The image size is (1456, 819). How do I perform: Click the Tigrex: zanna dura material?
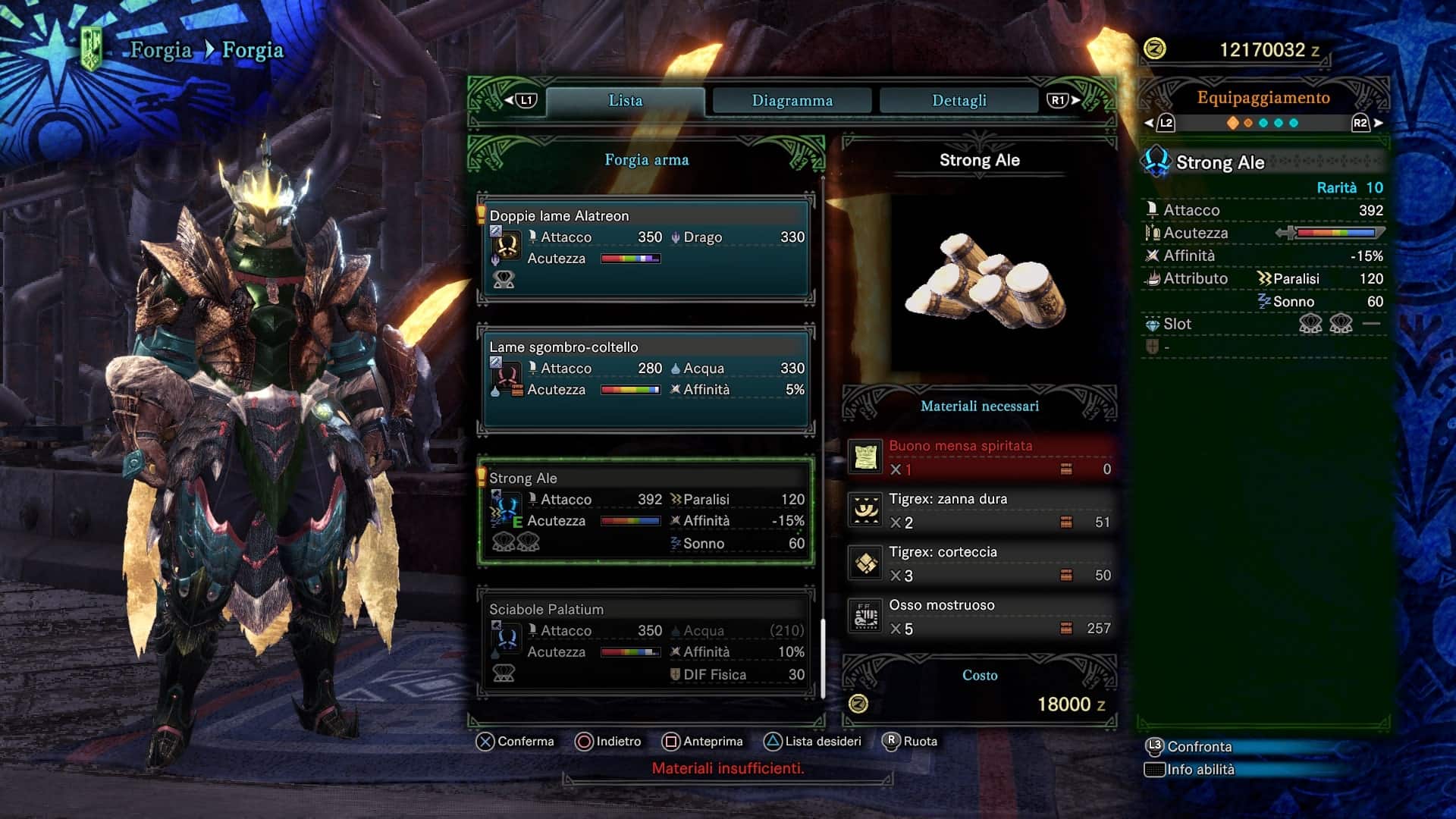[980, 510]
